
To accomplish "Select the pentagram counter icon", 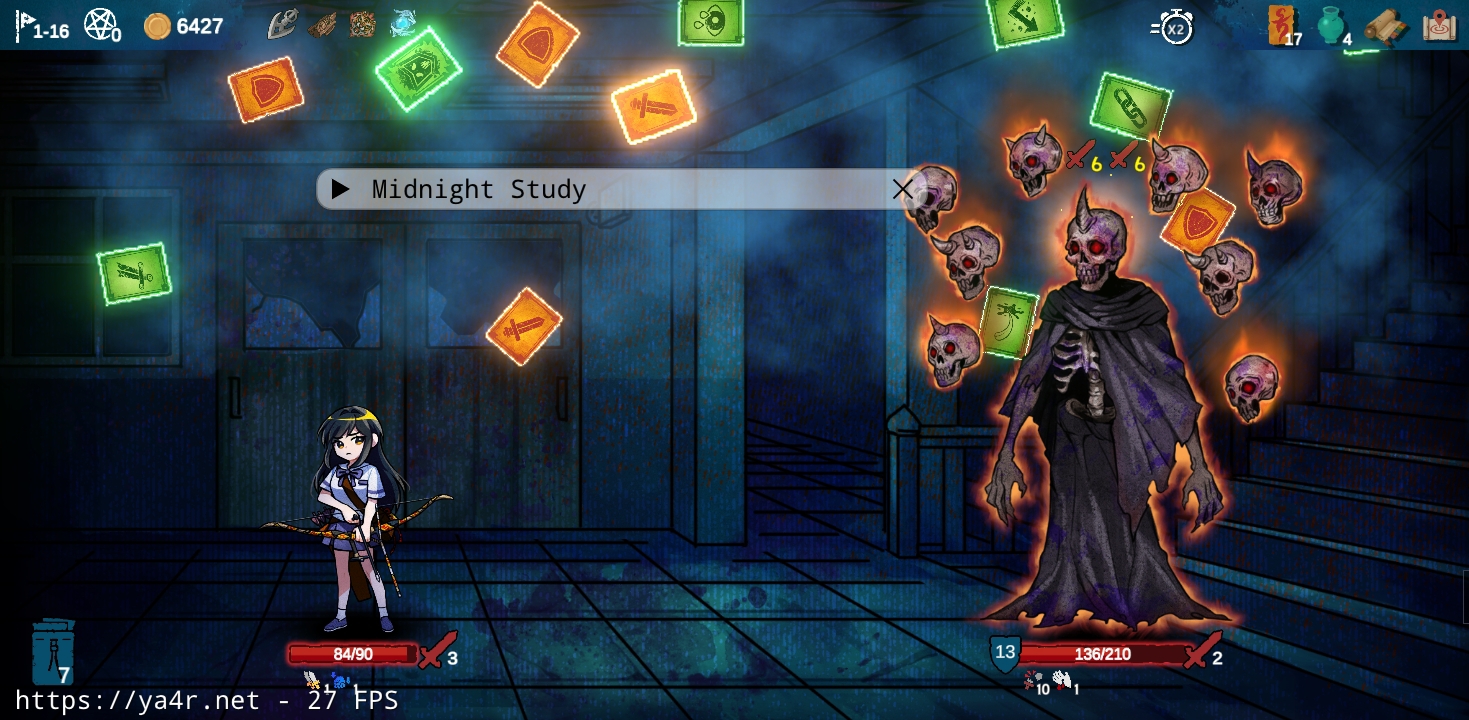I will pos(100,24).
